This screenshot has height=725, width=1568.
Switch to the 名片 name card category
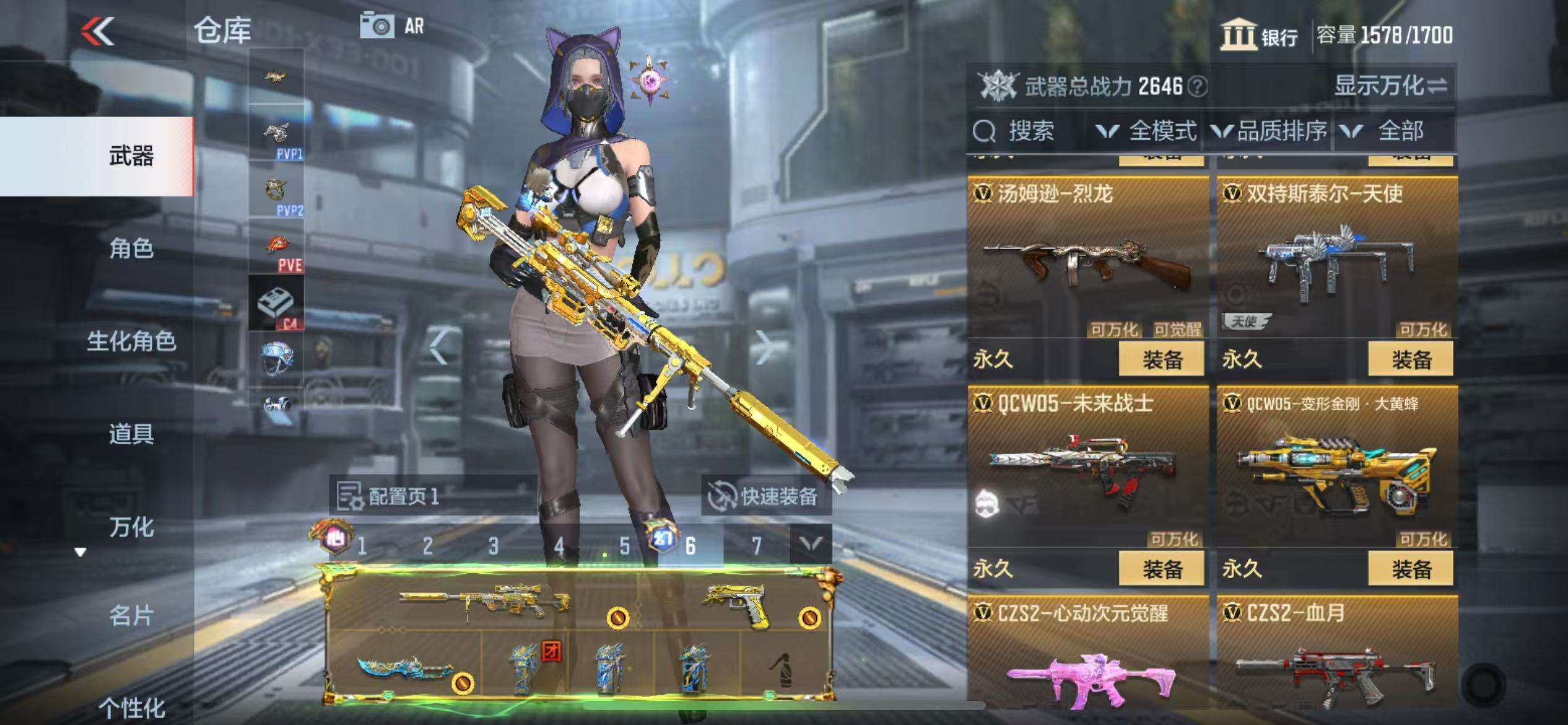coord(131,616)
